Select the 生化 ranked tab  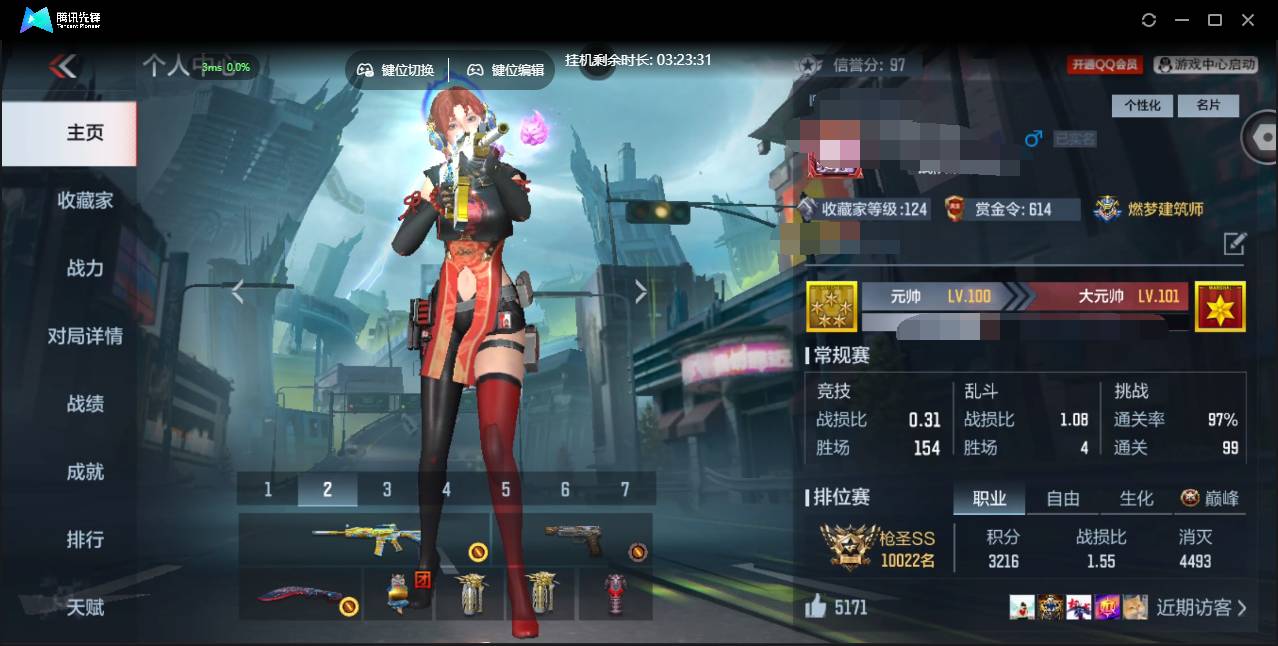[x=1136, y=498]
